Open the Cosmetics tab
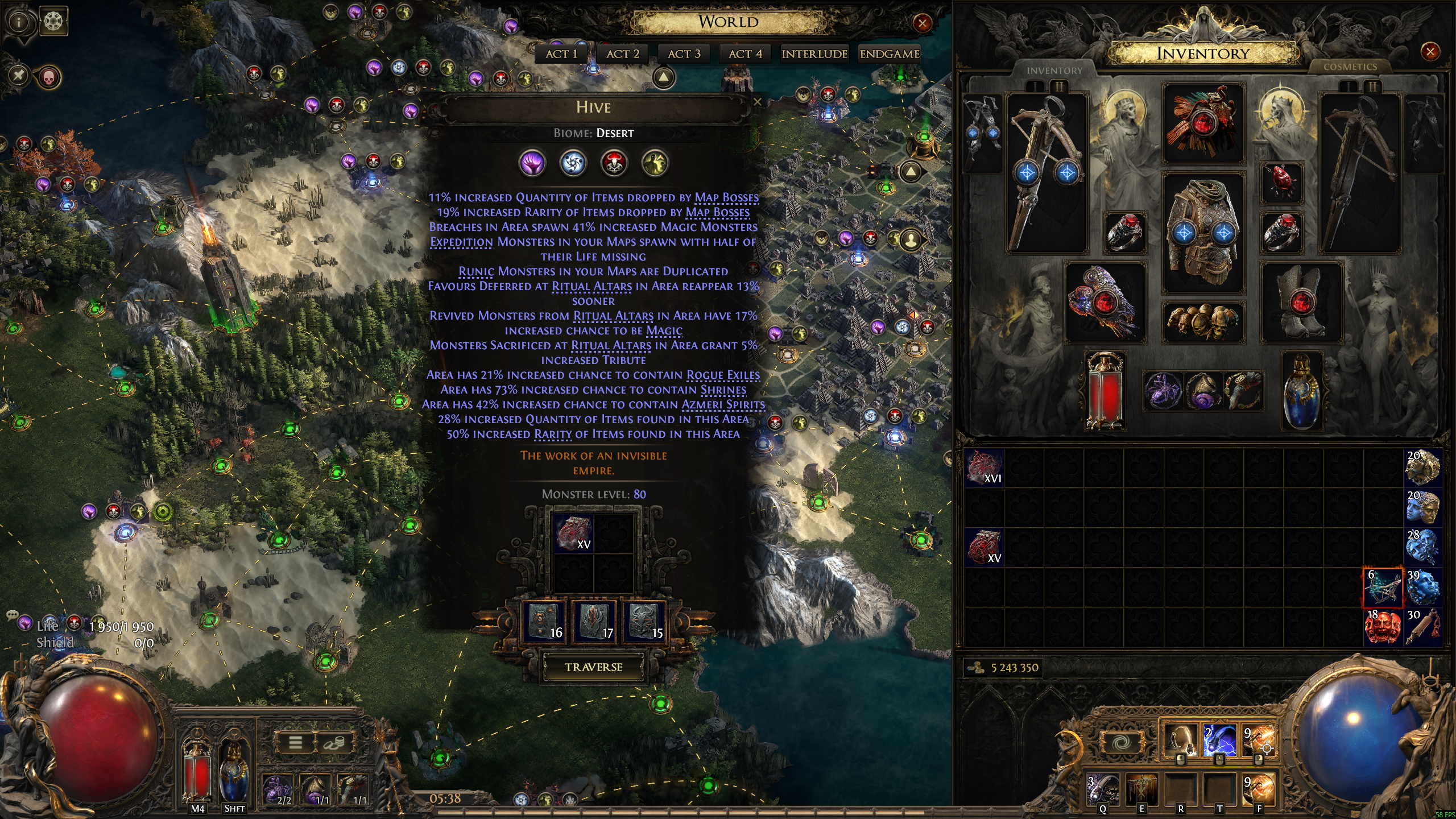The width and height of the screenshot is (1456, 819). point(1350,67)
